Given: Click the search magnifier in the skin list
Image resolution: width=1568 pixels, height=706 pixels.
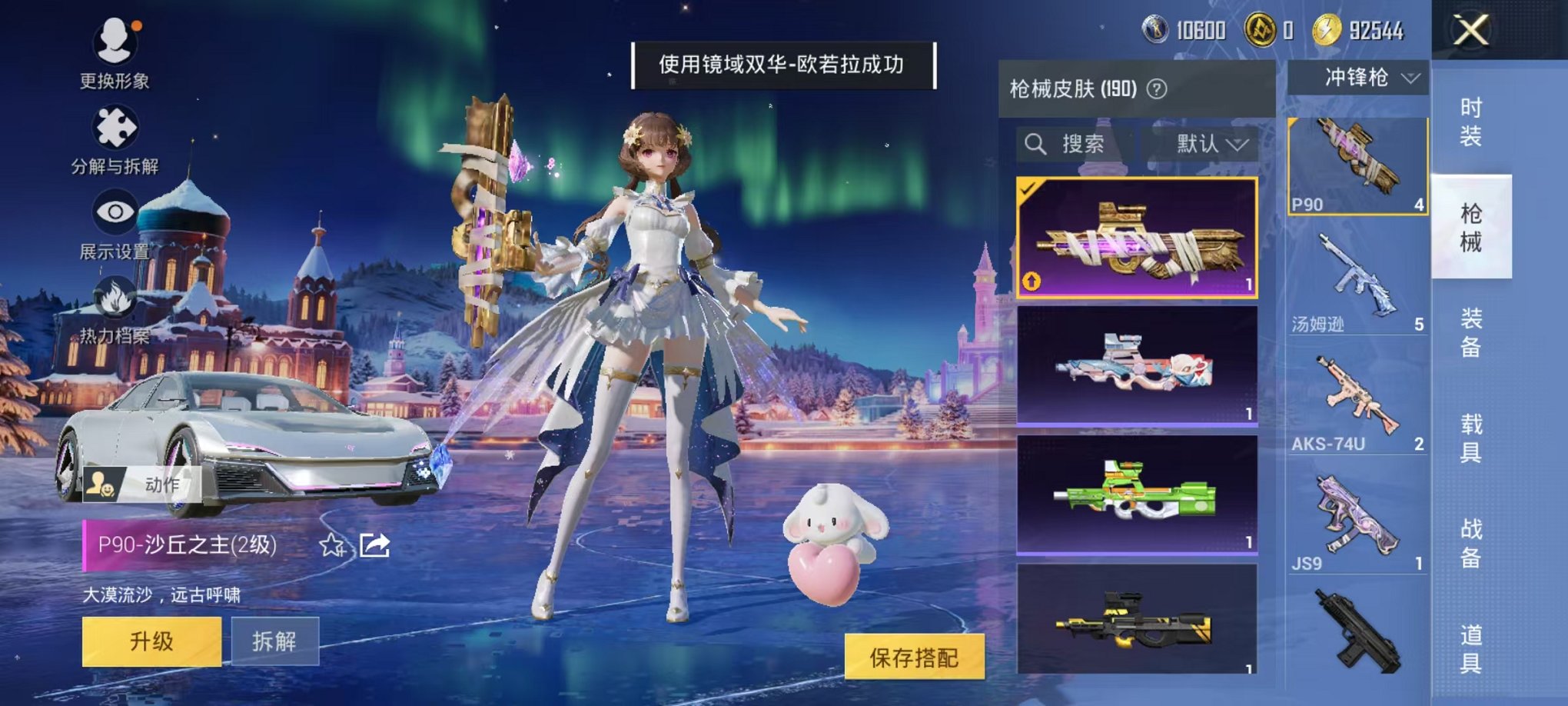Looking at the screenshot, I should 1034,144.
